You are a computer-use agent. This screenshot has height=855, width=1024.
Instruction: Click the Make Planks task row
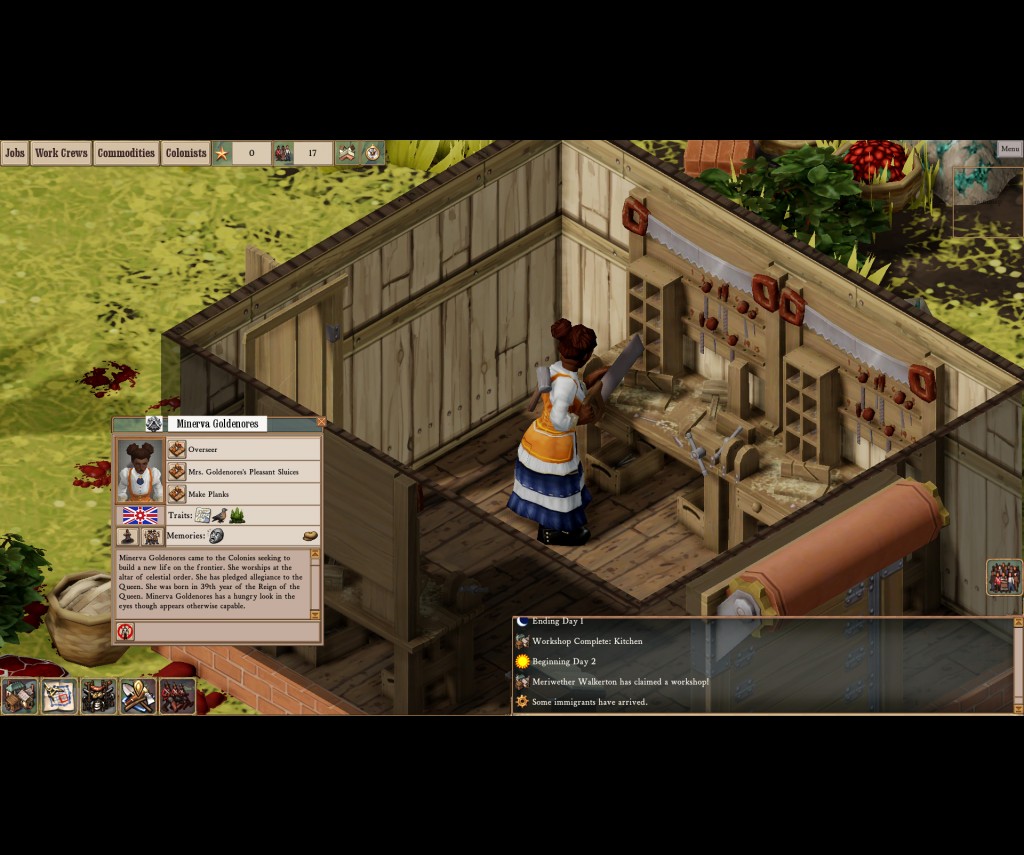tap(244, 494)
